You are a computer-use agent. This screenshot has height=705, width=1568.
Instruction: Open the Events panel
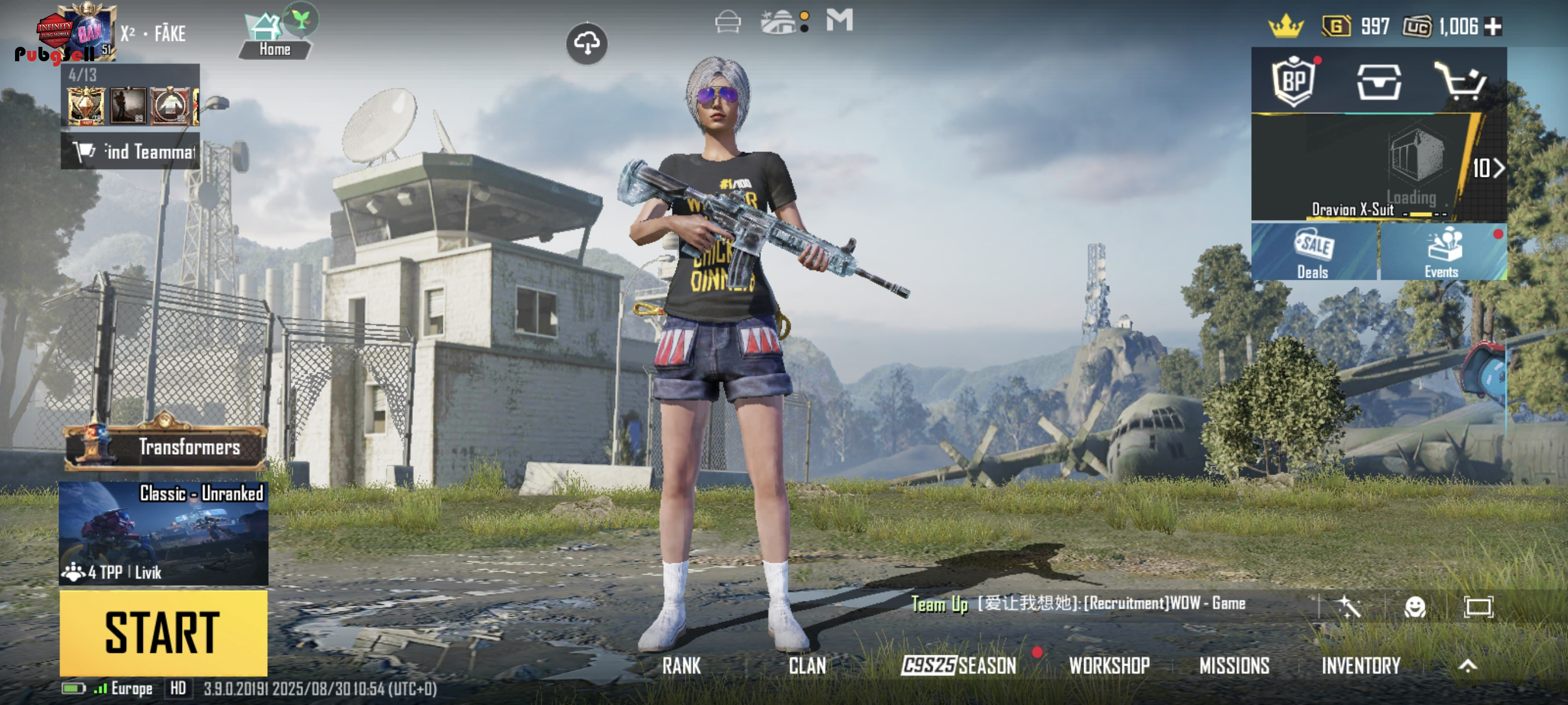[1441, 253]
